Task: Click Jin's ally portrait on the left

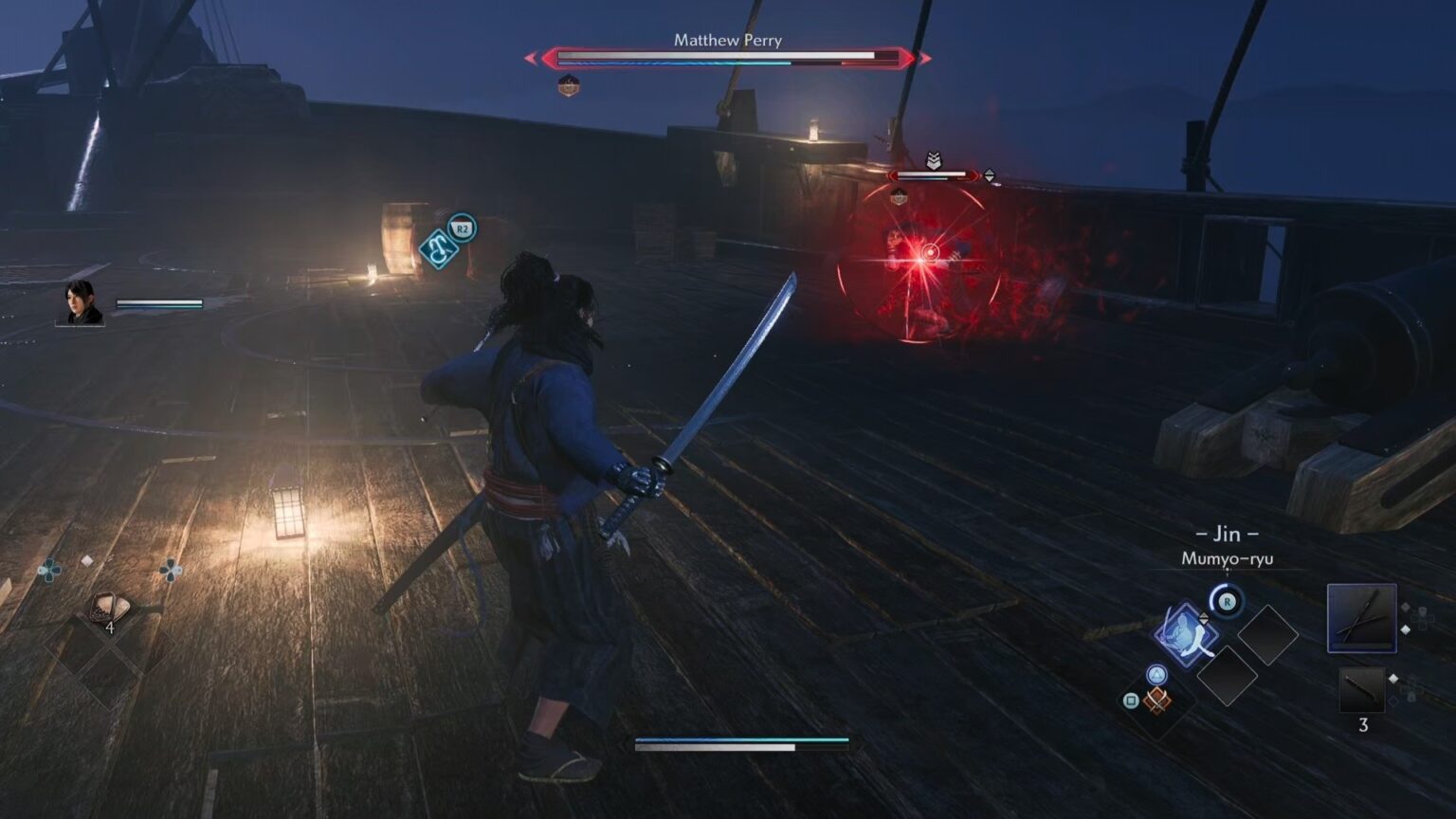Action: (x=81, y=305)
